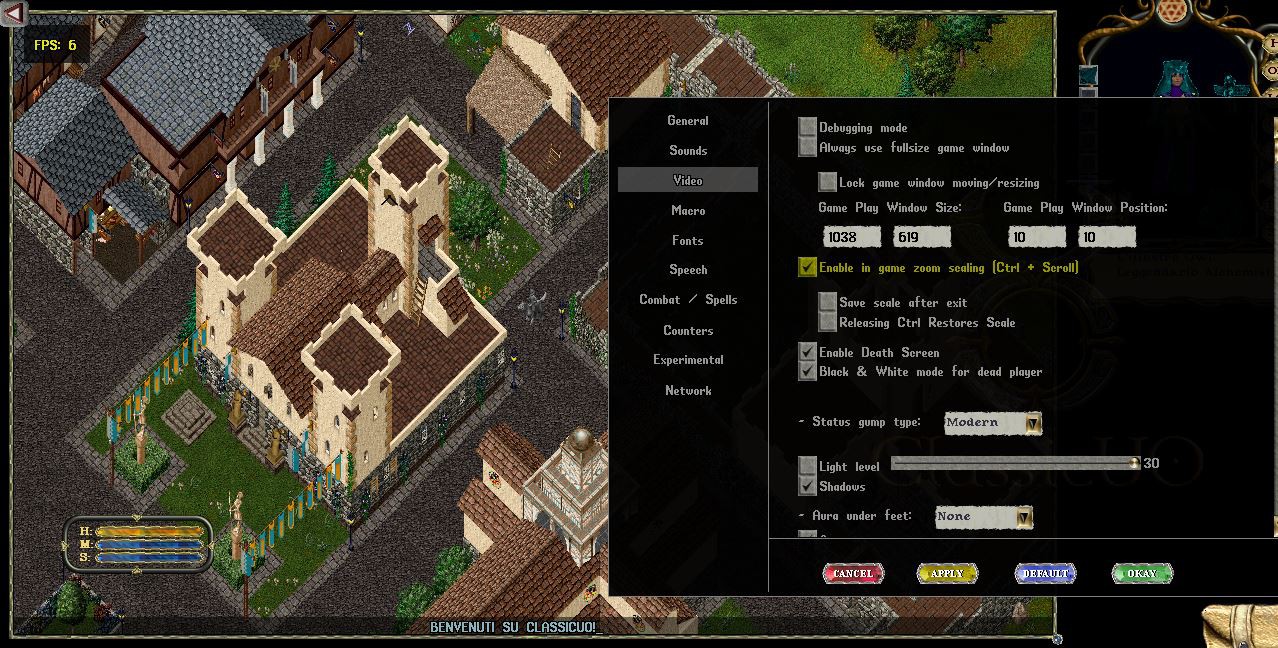Switch to the Sounds section
The height and width of the screenshot is (648, 1278).
pyautogui.click(x=688, y=151)
